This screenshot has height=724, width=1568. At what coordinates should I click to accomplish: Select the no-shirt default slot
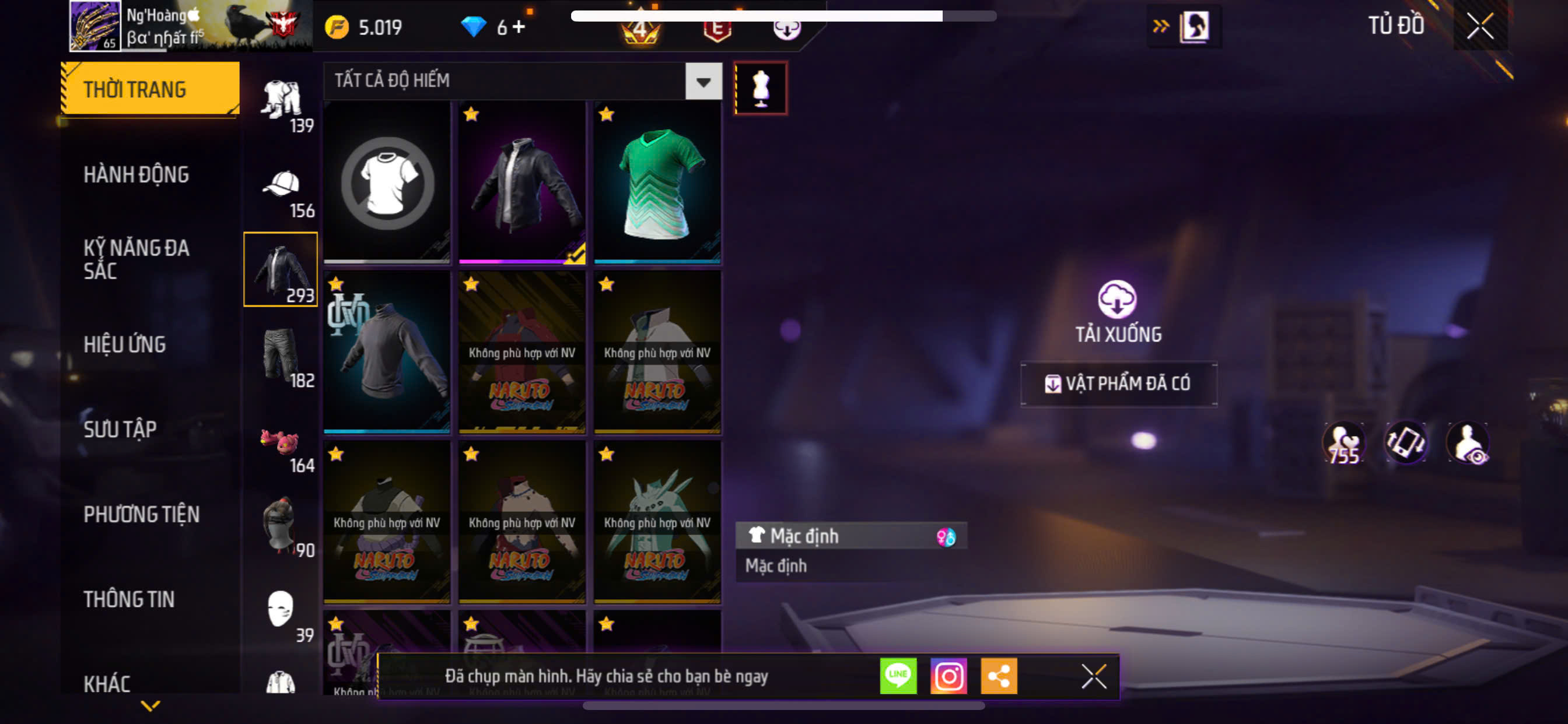pyautogui.click(x=387, y=182)
